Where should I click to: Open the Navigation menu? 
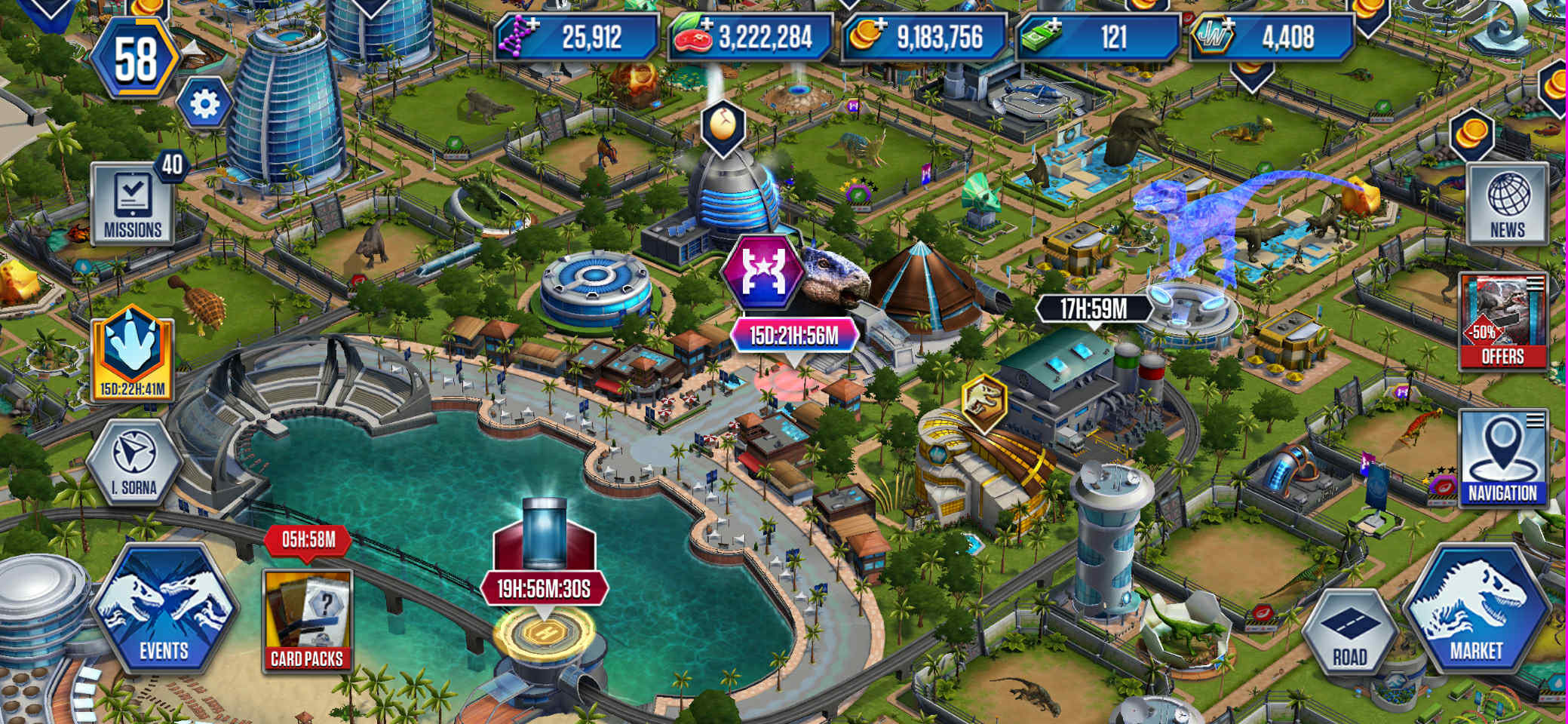pyautogui.click(x=1502, y=459)
